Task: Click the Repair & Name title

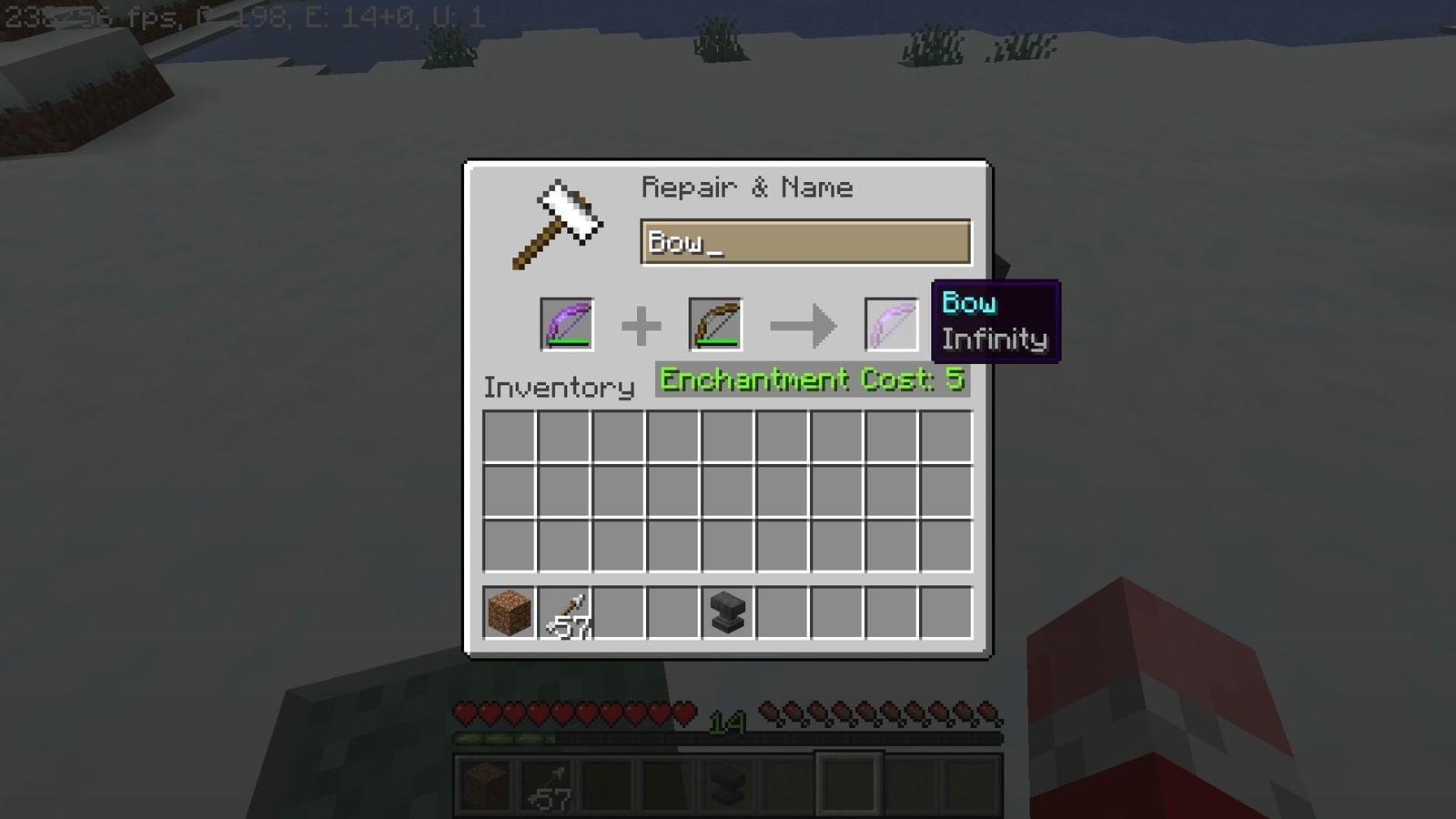Action: point(747,187)
